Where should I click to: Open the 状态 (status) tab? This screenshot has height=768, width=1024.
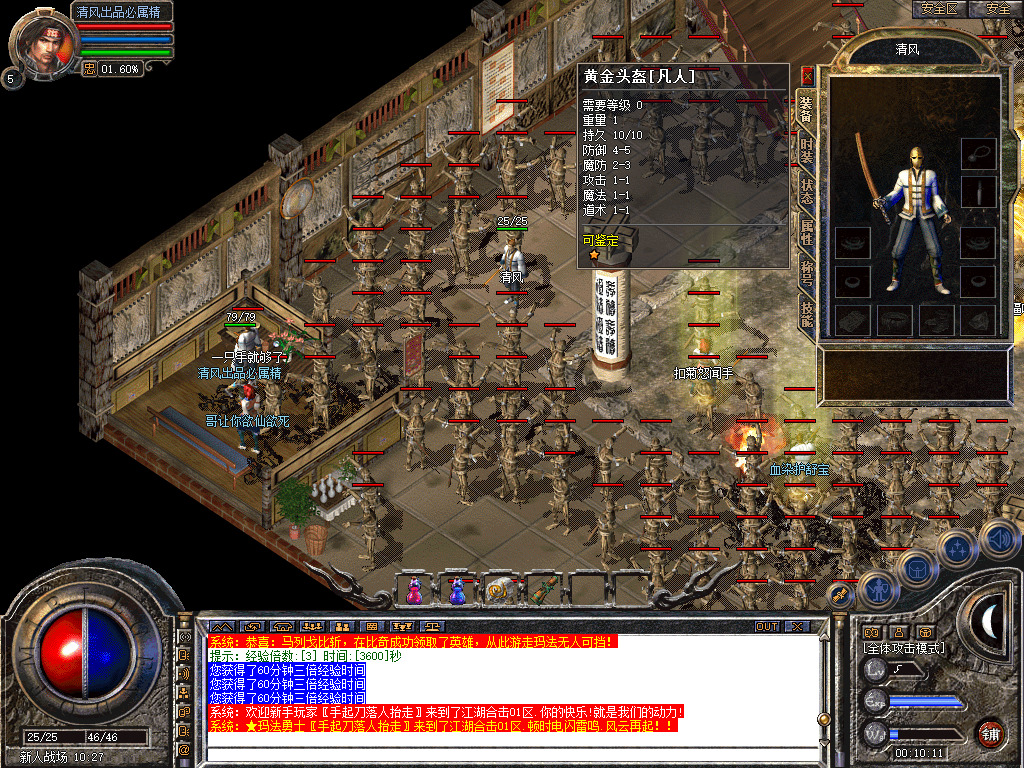pos(806,191)
